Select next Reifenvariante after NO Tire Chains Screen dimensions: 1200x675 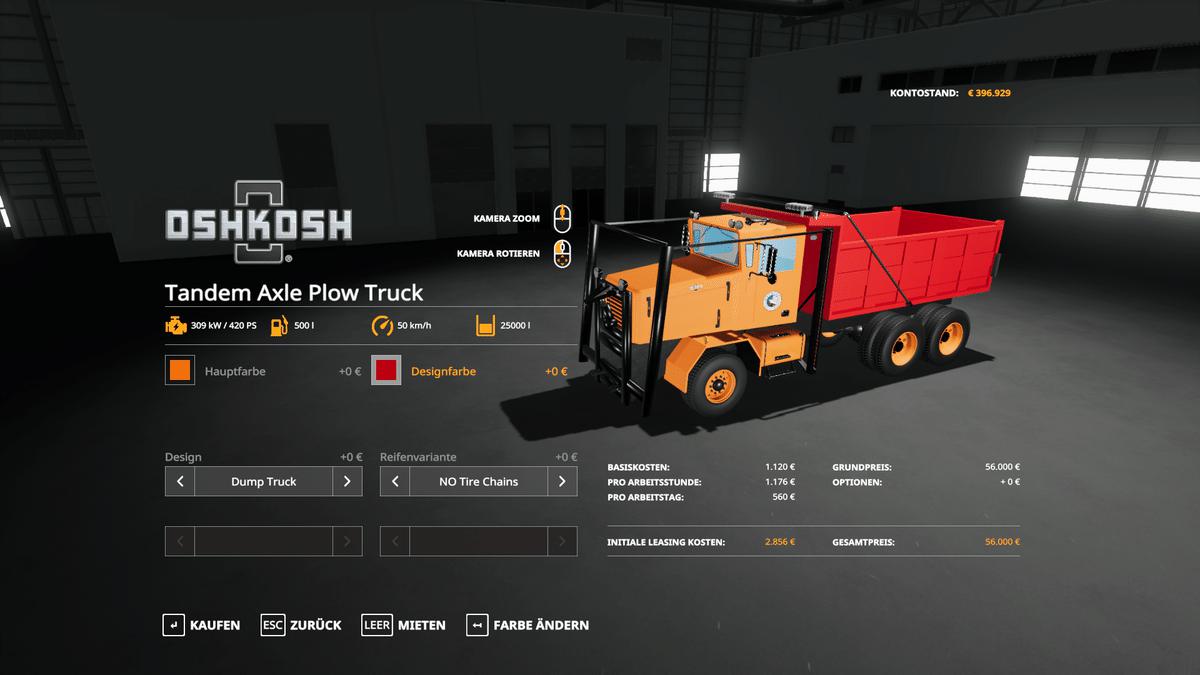pyautogui.click(x=562, y=481)
